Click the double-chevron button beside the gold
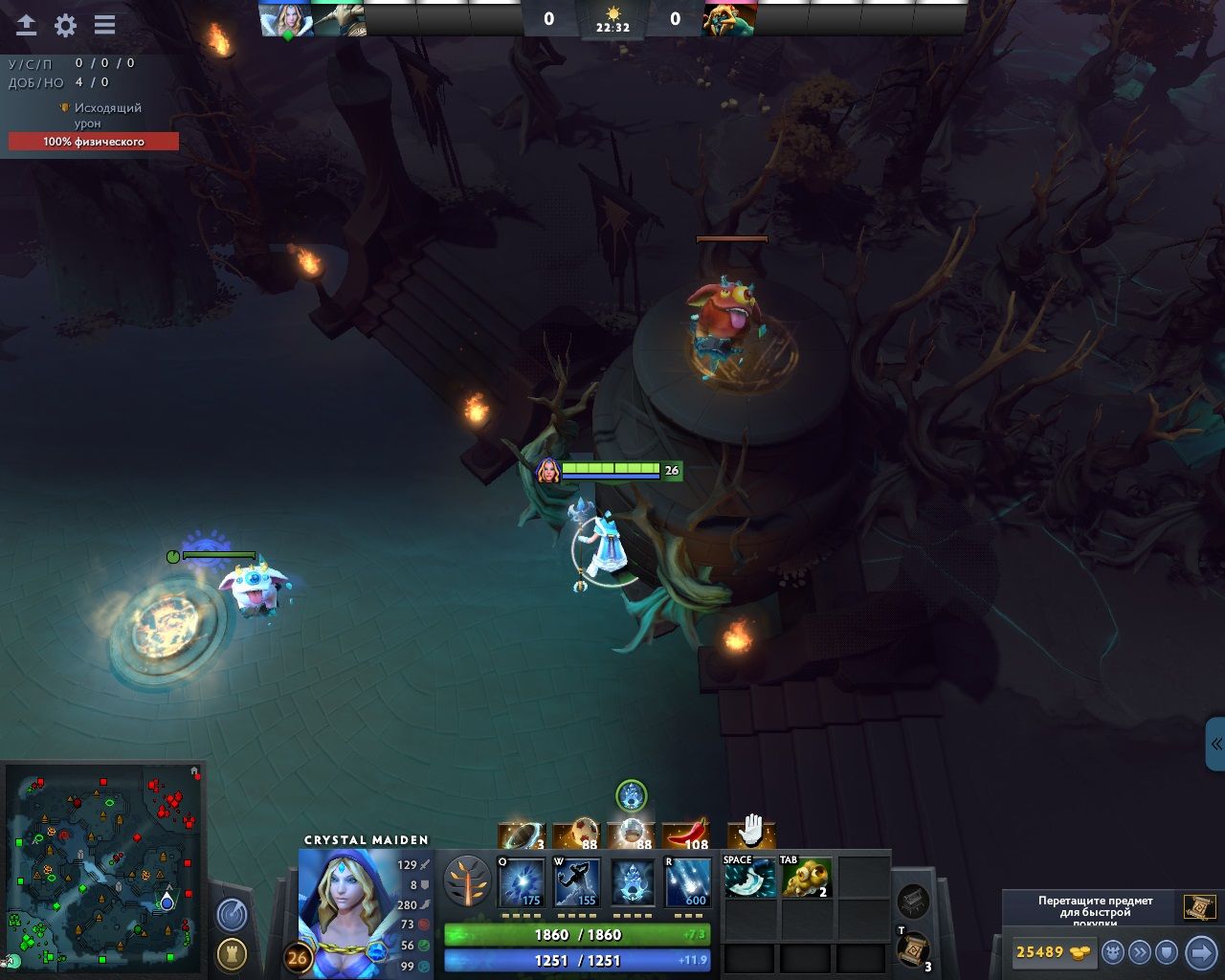The height and width of the screenshot is (980, 1225). coord(1139,952)
